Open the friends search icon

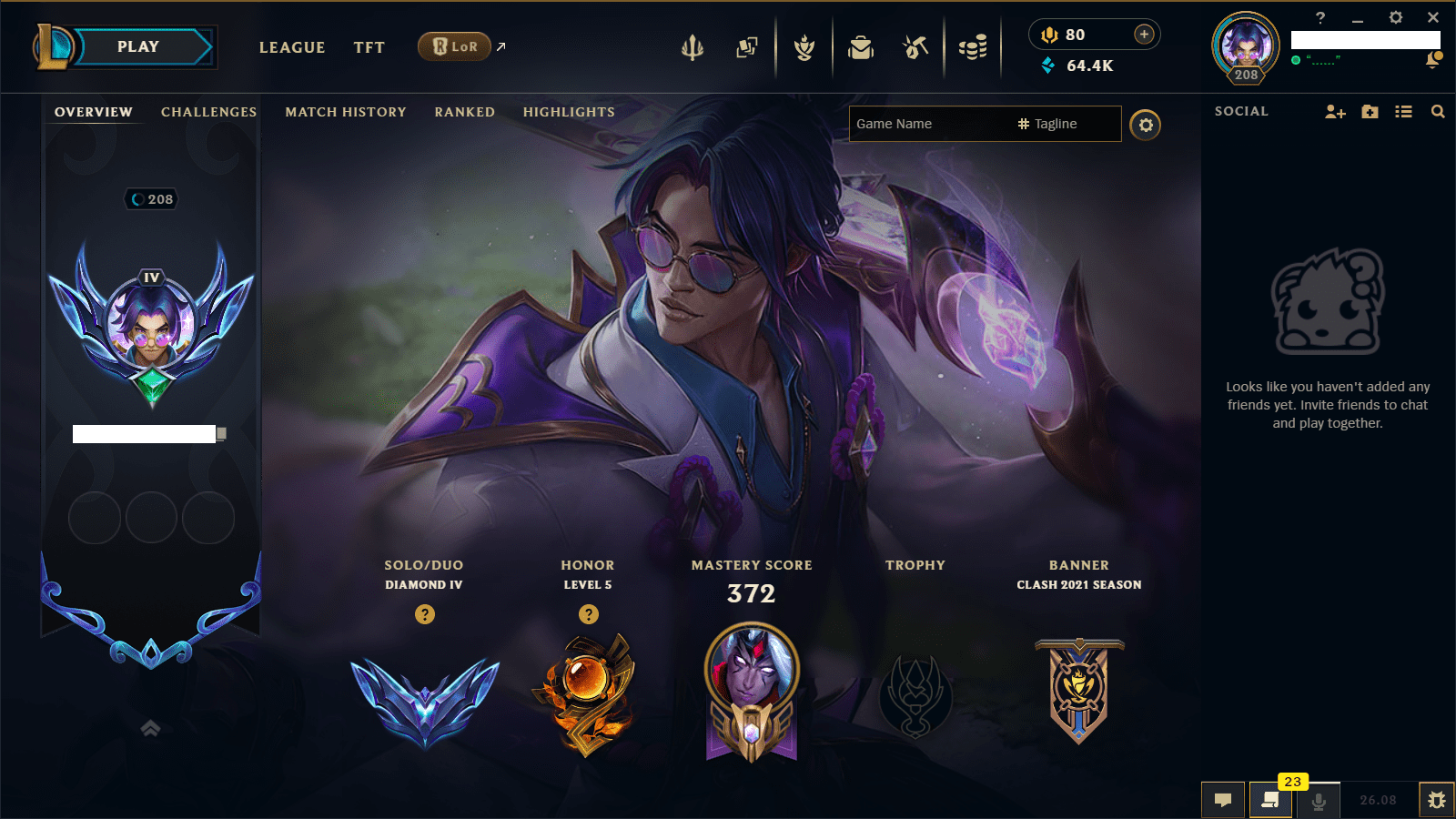[x=1438, y=111]
